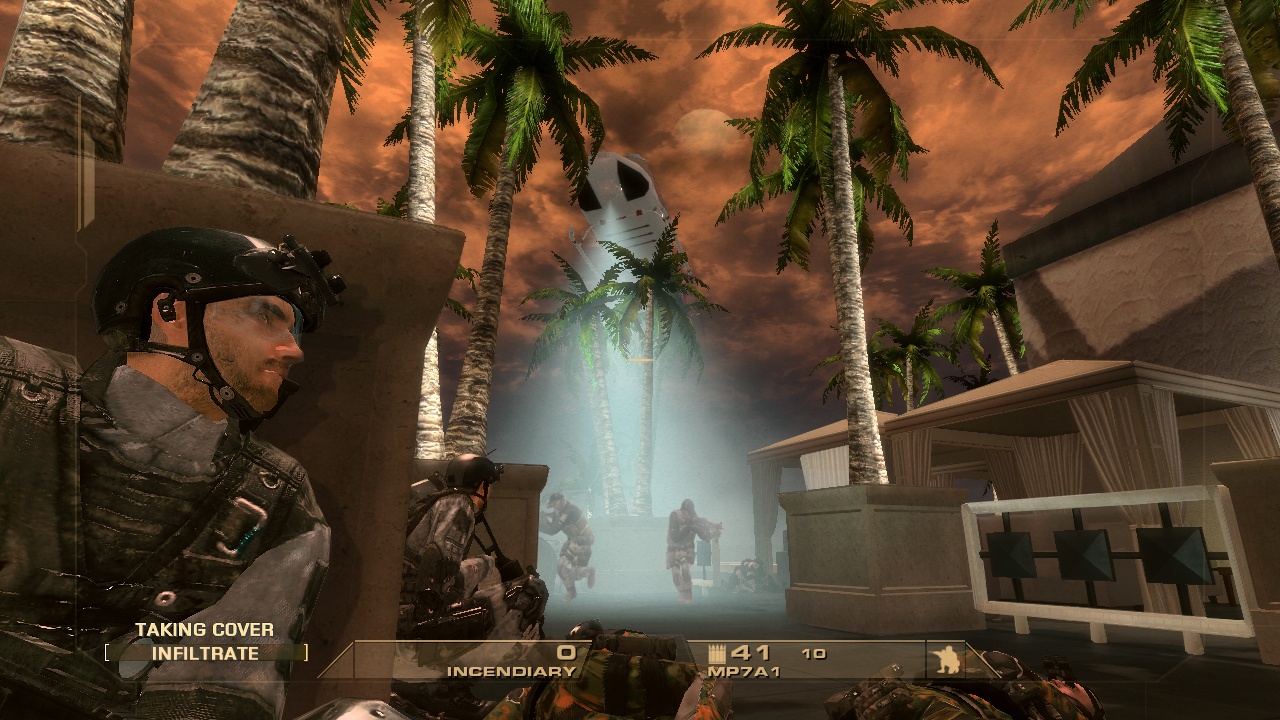Click the crosshair line near screen center

tap(640, 360)
